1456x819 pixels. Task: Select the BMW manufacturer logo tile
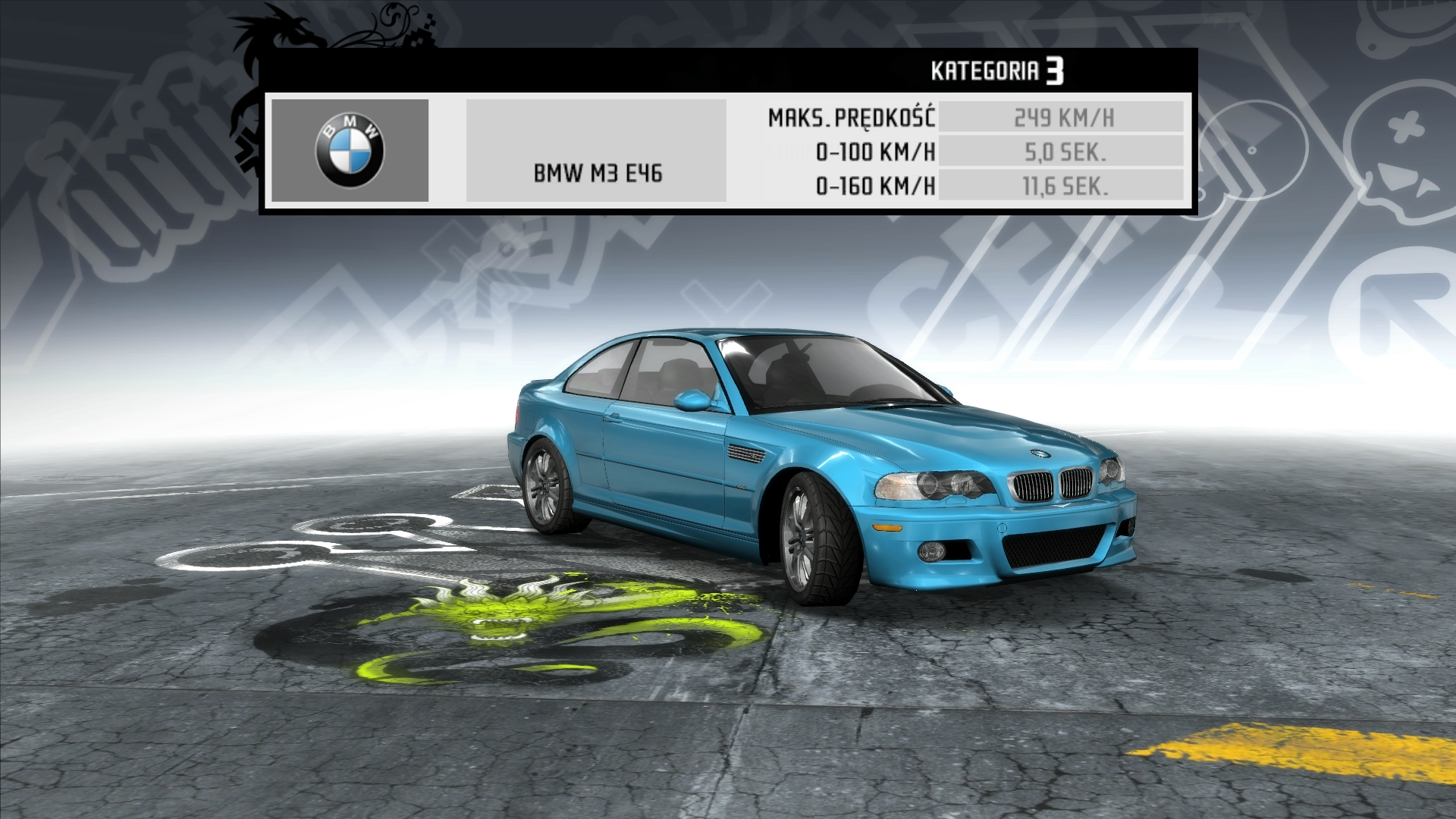pos(350,150)
